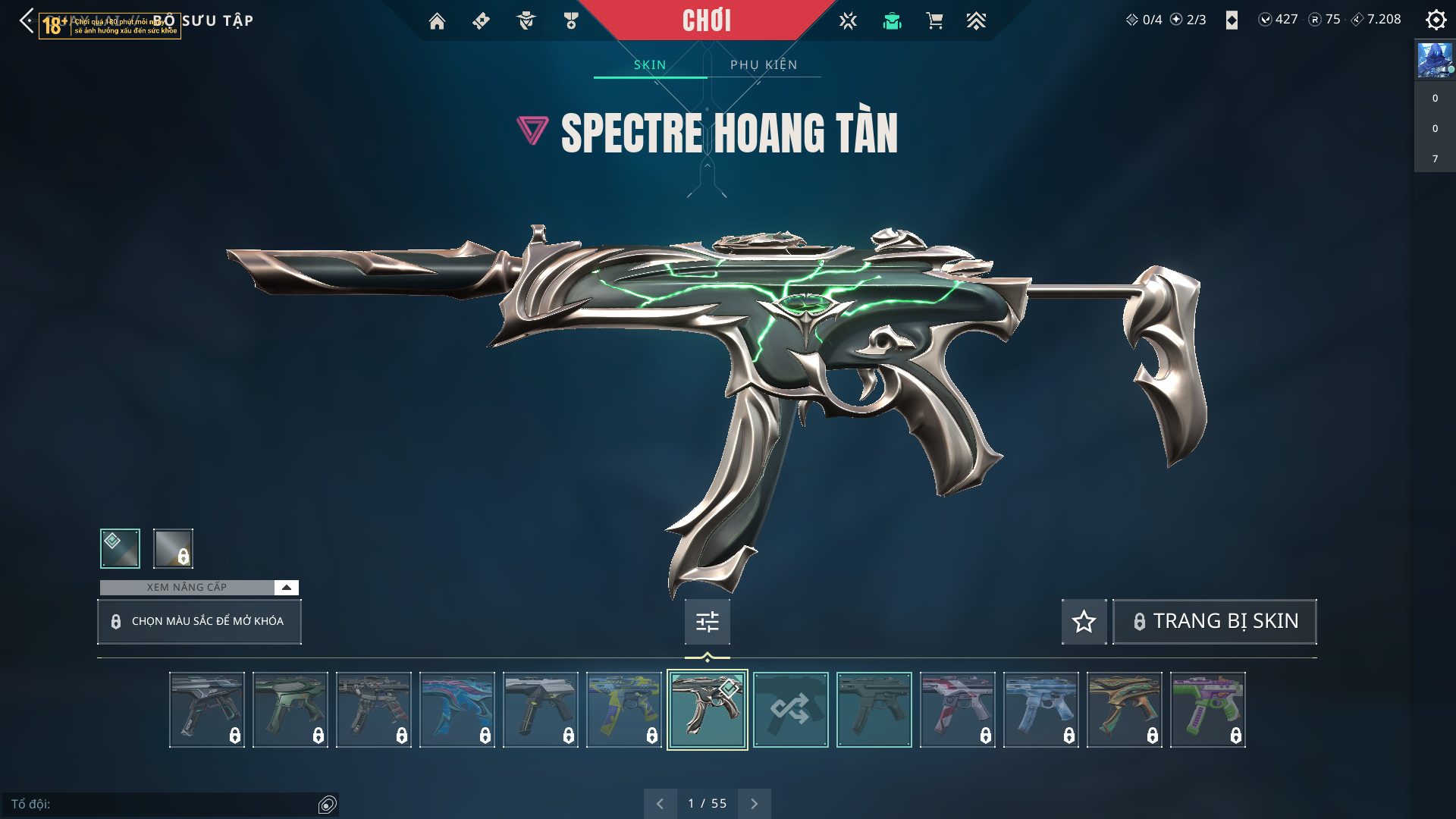1456x819 pixels.
Task: Start playing via the CHƠI button
Action: [x=706, y=20]
